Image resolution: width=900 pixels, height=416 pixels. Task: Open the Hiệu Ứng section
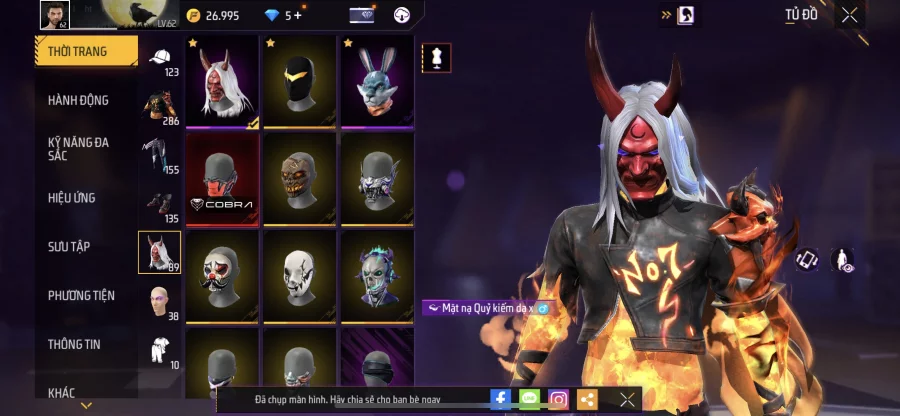coord(72,198)
